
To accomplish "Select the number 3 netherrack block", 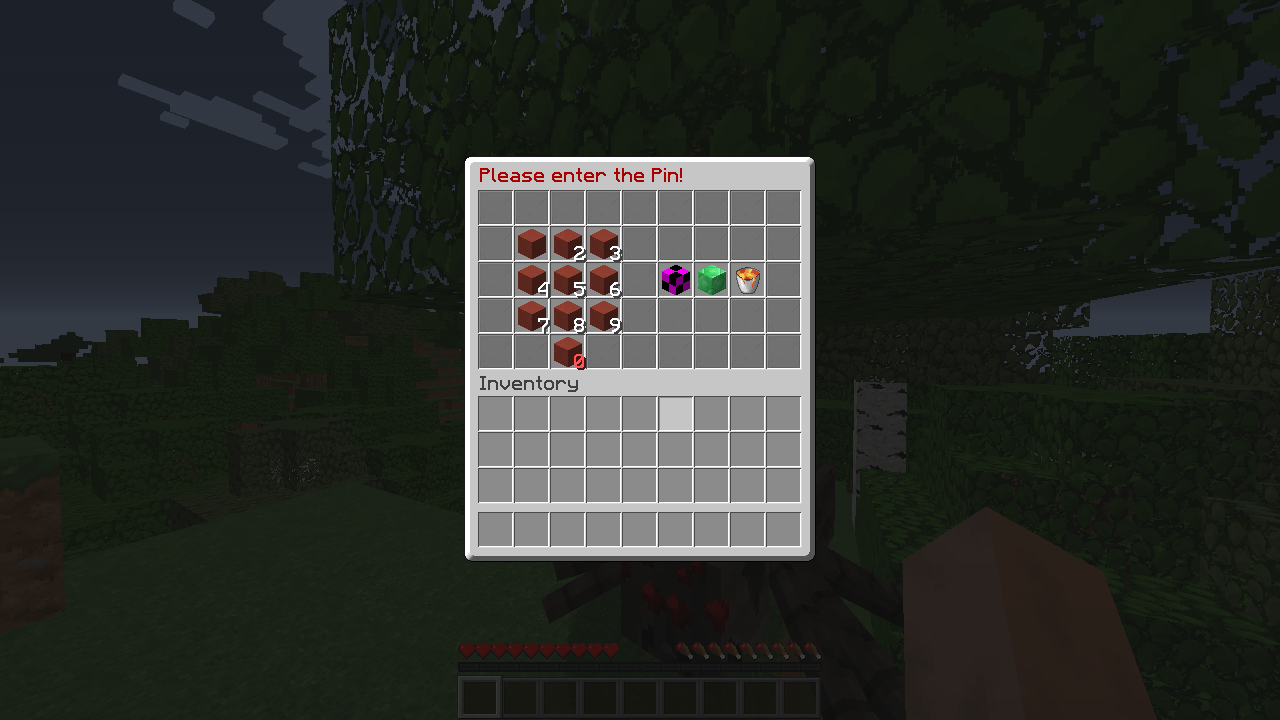I will pos(603,242).
